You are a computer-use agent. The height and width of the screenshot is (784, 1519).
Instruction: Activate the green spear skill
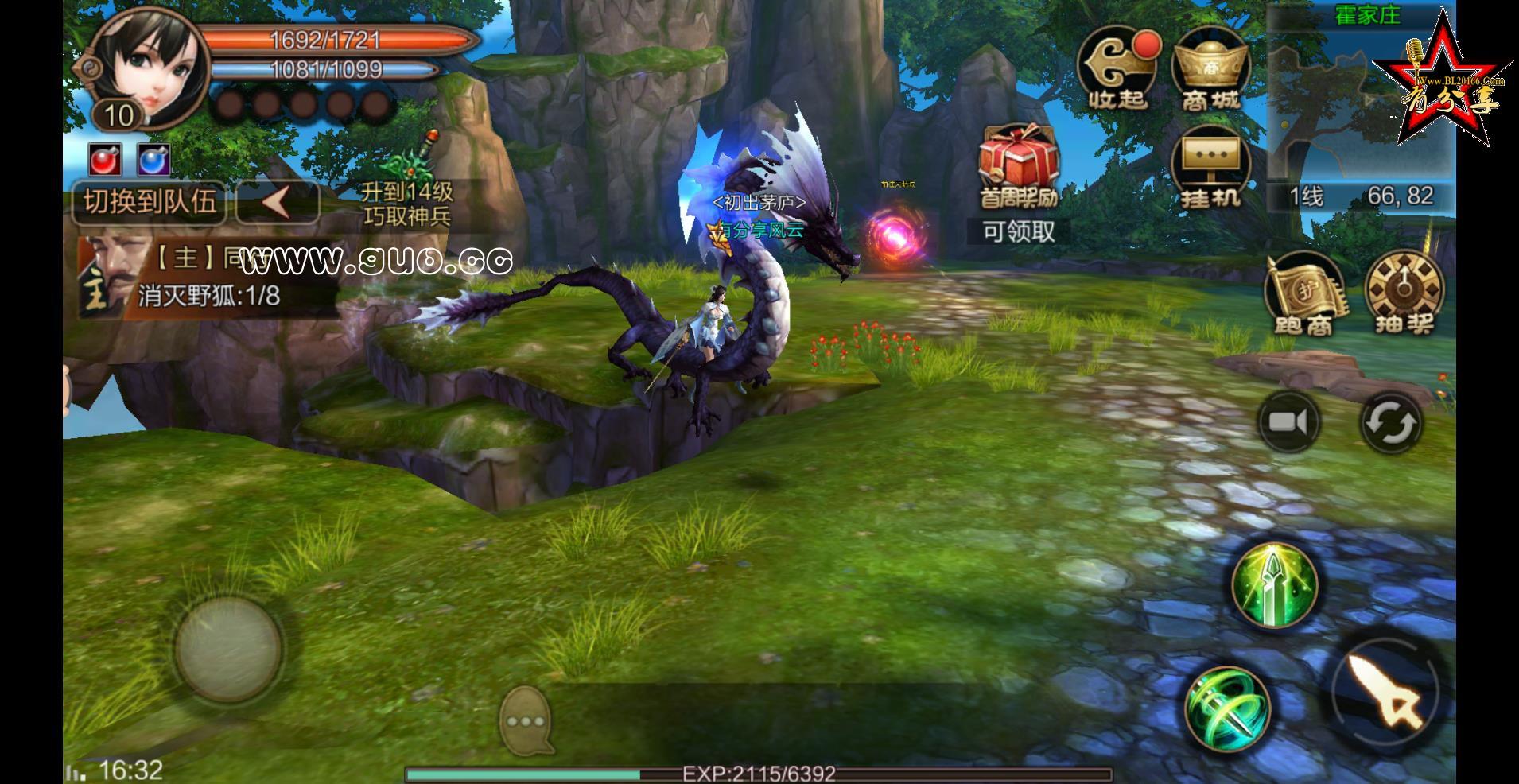(x=1274, y=584)
